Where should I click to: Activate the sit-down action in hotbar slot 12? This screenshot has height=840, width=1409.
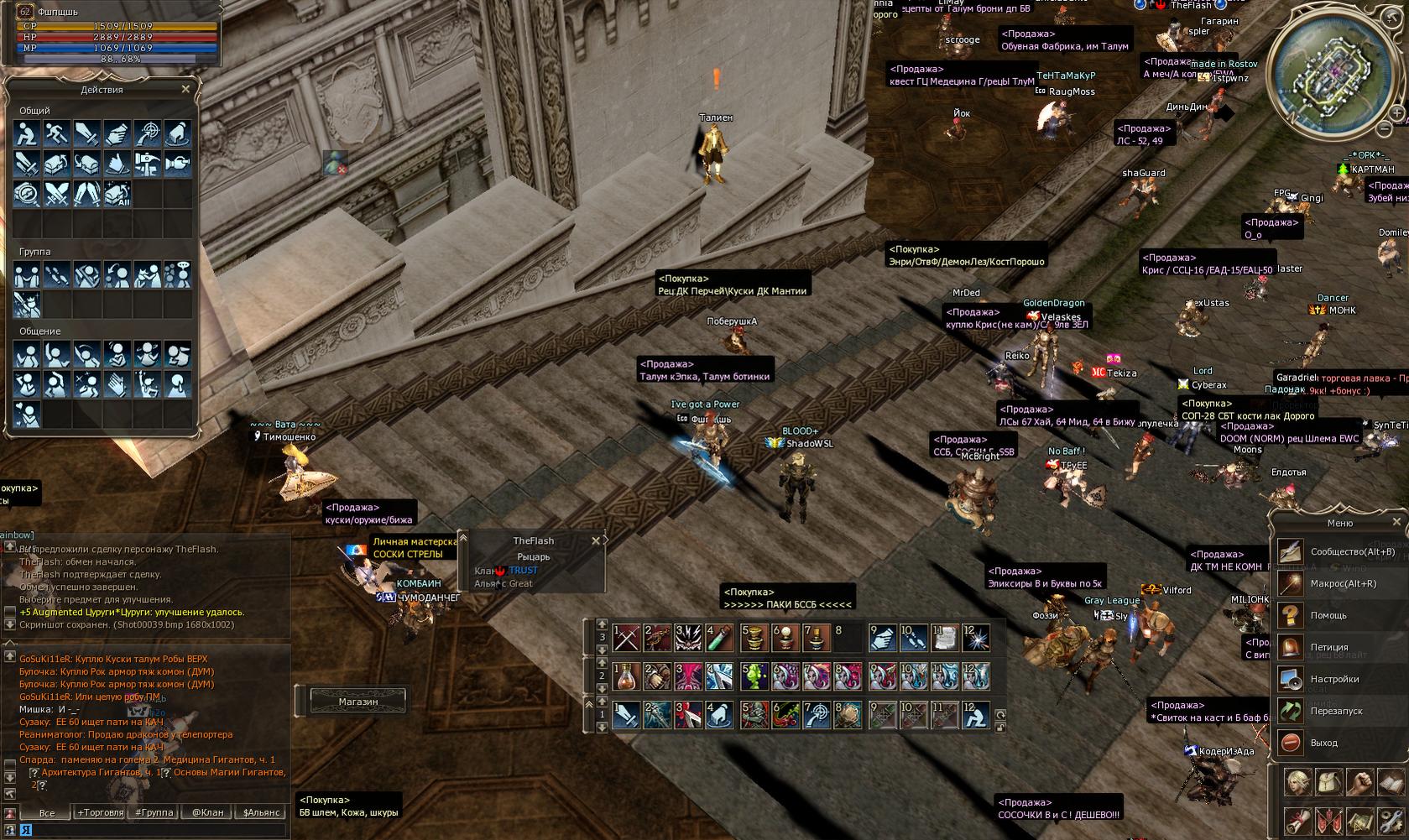point(973,714)
